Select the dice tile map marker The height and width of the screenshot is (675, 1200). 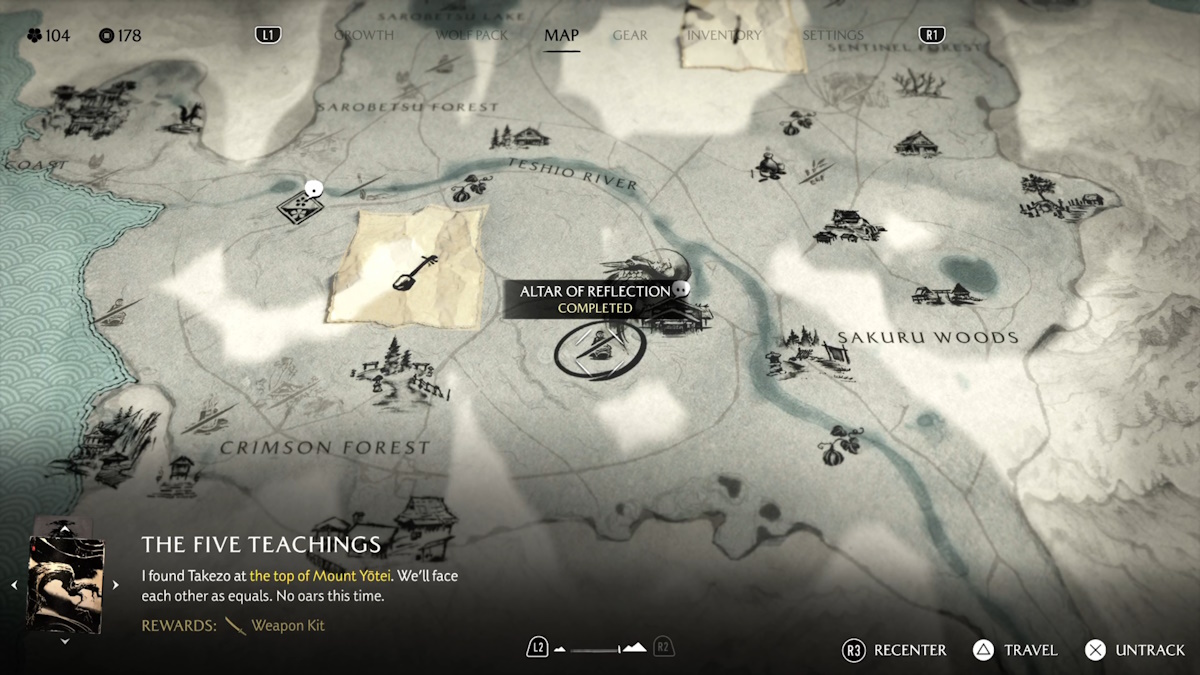click(299, 206)
